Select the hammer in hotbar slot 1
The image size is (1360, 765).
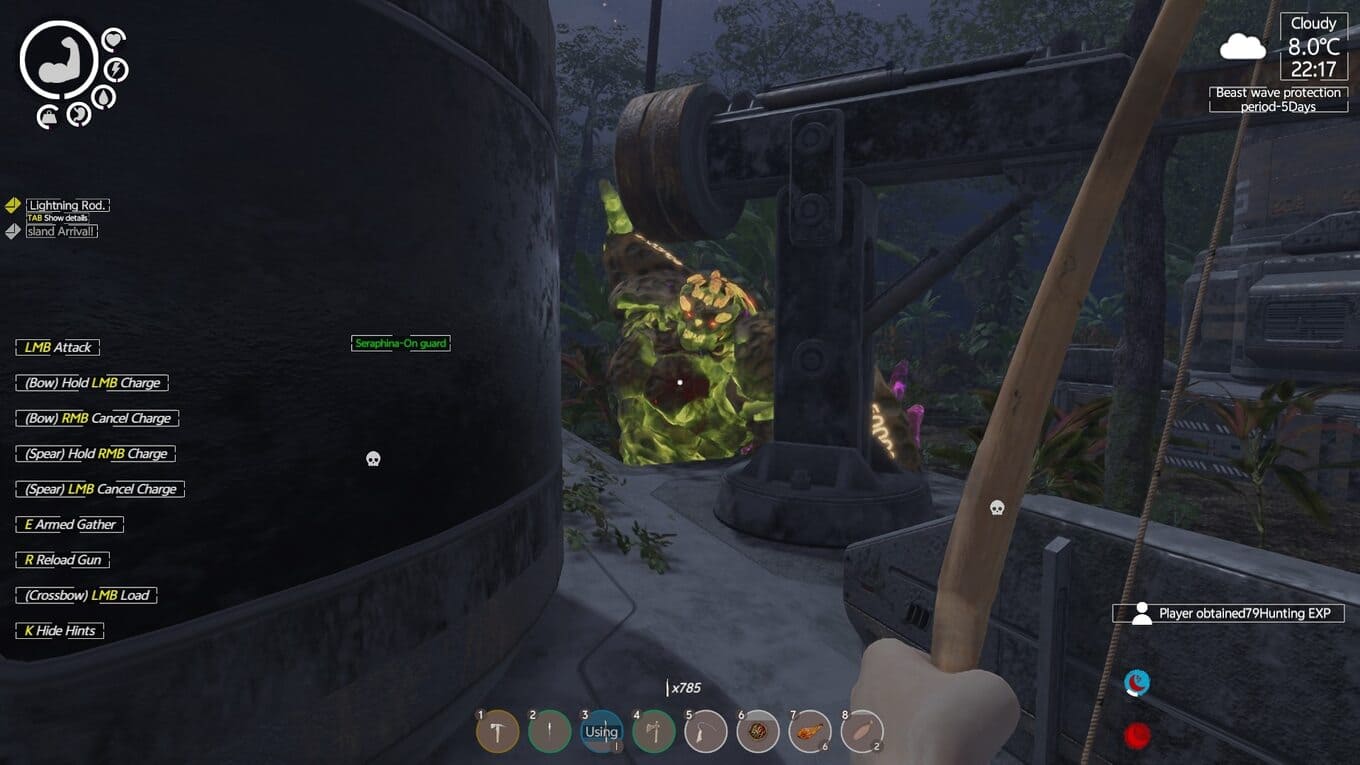tap(497, 732)
